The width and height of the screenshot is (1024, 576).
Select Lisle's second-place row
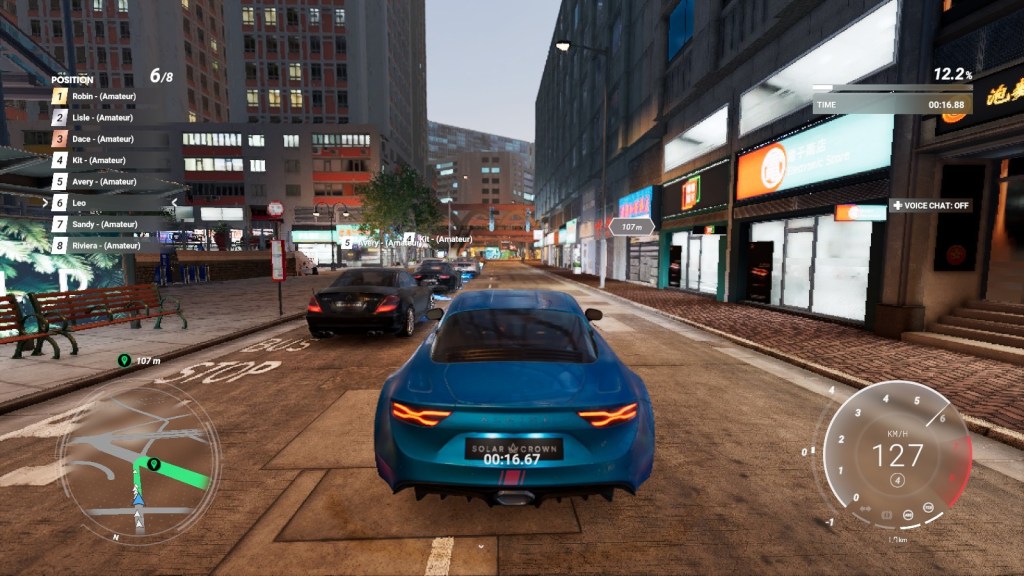pyautogui.click(x=102, y=117)
